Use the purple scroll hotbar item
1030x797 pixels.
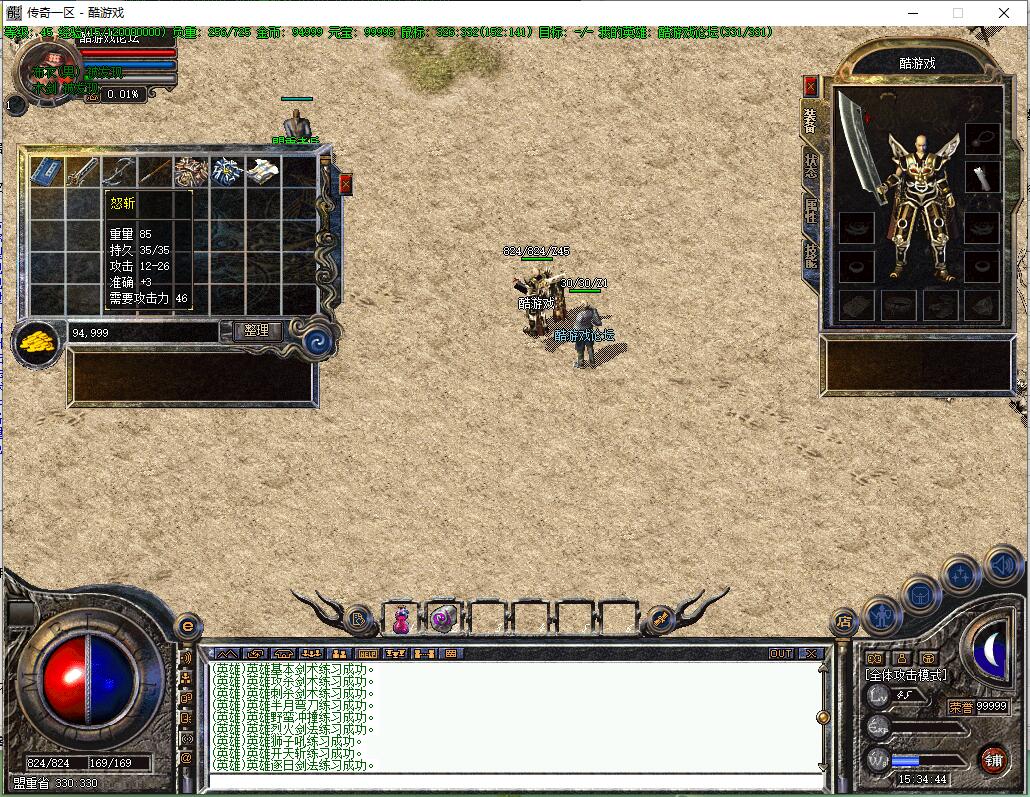(443, 620)
